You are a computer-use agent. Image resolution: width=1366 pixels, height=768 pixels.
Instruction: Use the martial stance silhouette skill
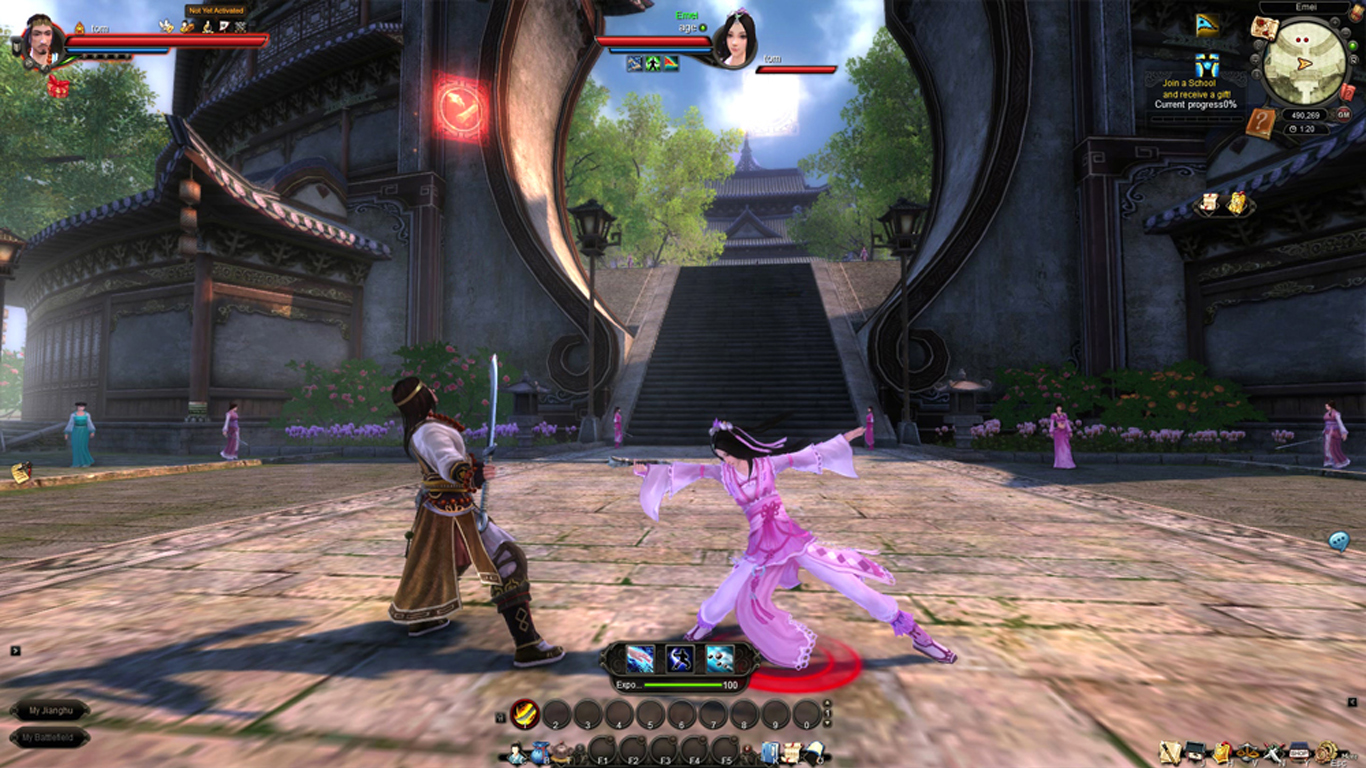[x=680, y=658]
